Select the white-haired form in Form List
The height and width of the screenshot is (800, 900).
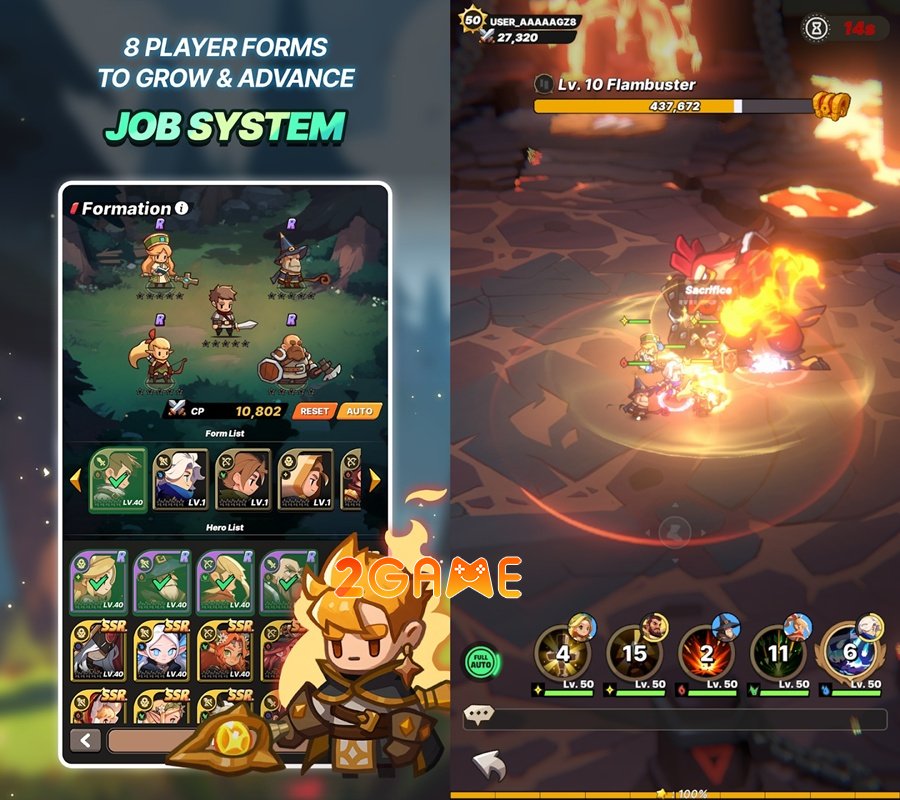[180, 480]
